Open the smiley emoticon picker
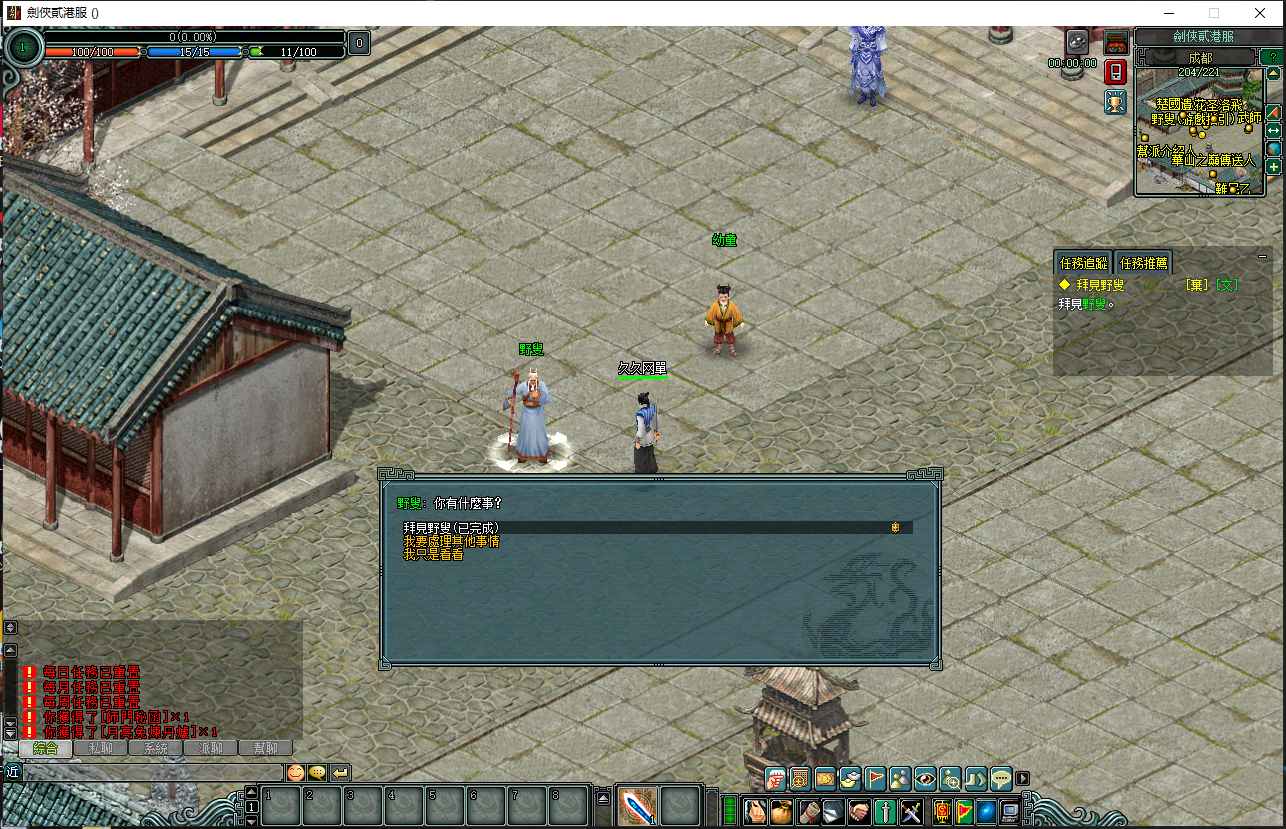Viewport: 1286px width, 829px height. coord(296,772)
